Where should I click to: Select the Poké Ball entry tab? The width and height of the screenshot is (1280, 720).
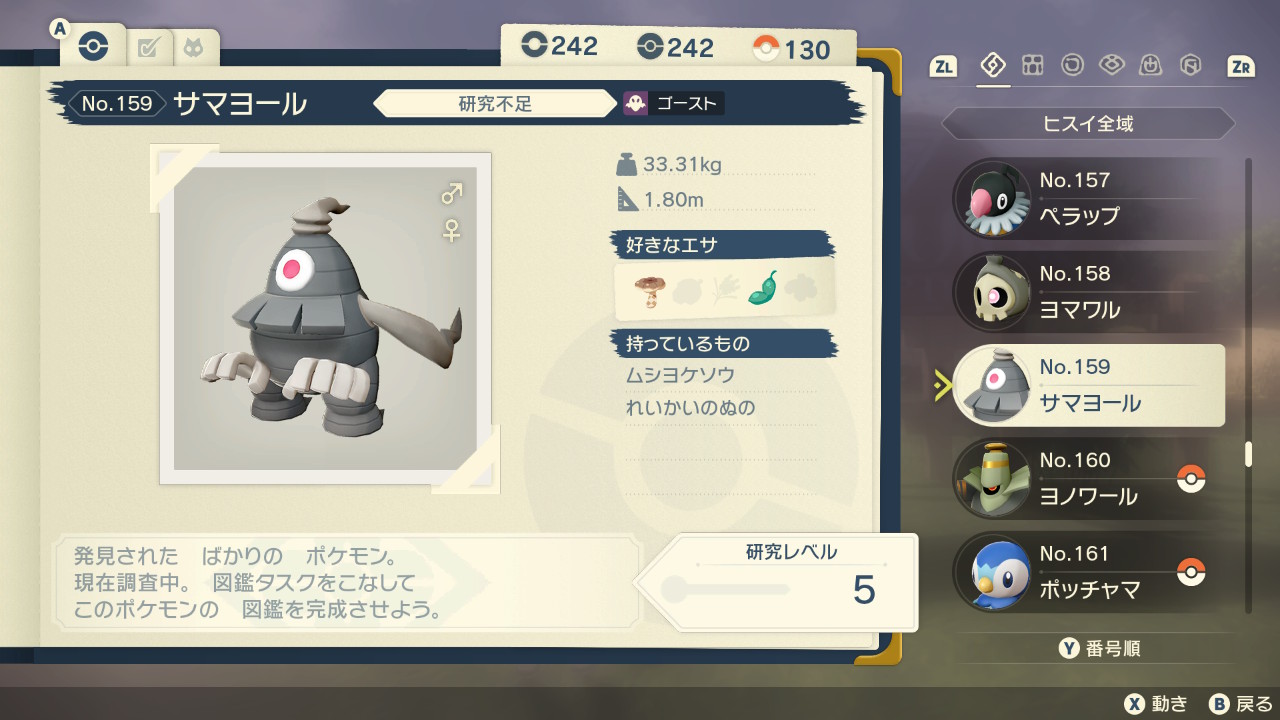pyautogui.click(x=92, y=46)
